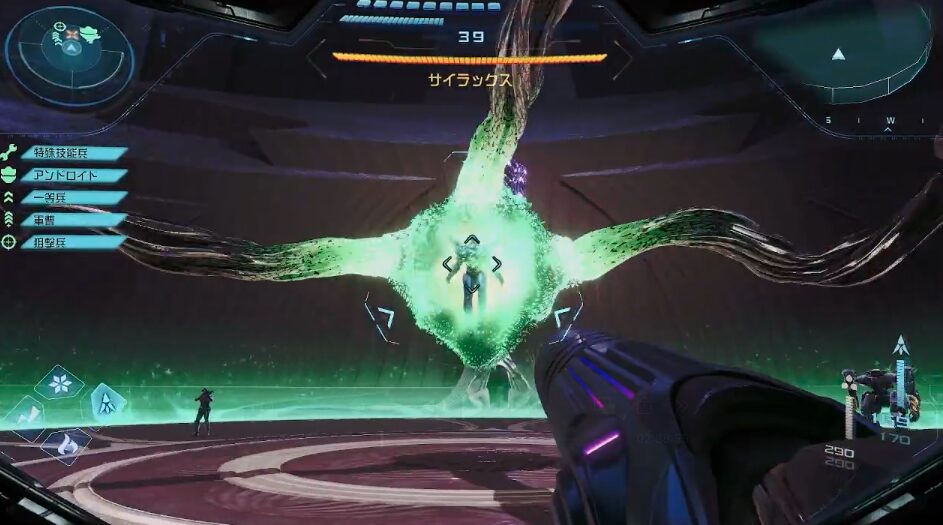The height and width of the screenshot is (525, 943).
Task: Activate the snowflake ice ability
Action: coord(60,383)
